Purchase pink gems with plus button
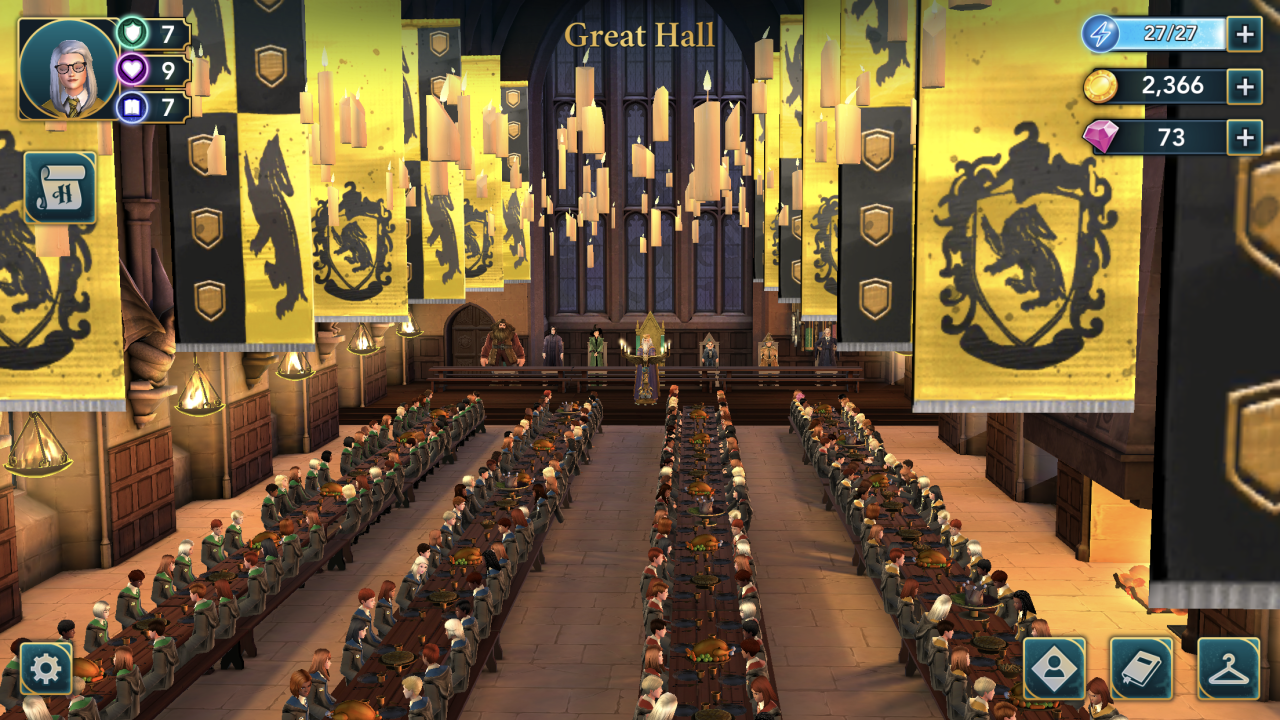1280x720 pixels. (x=1244, y=137)
